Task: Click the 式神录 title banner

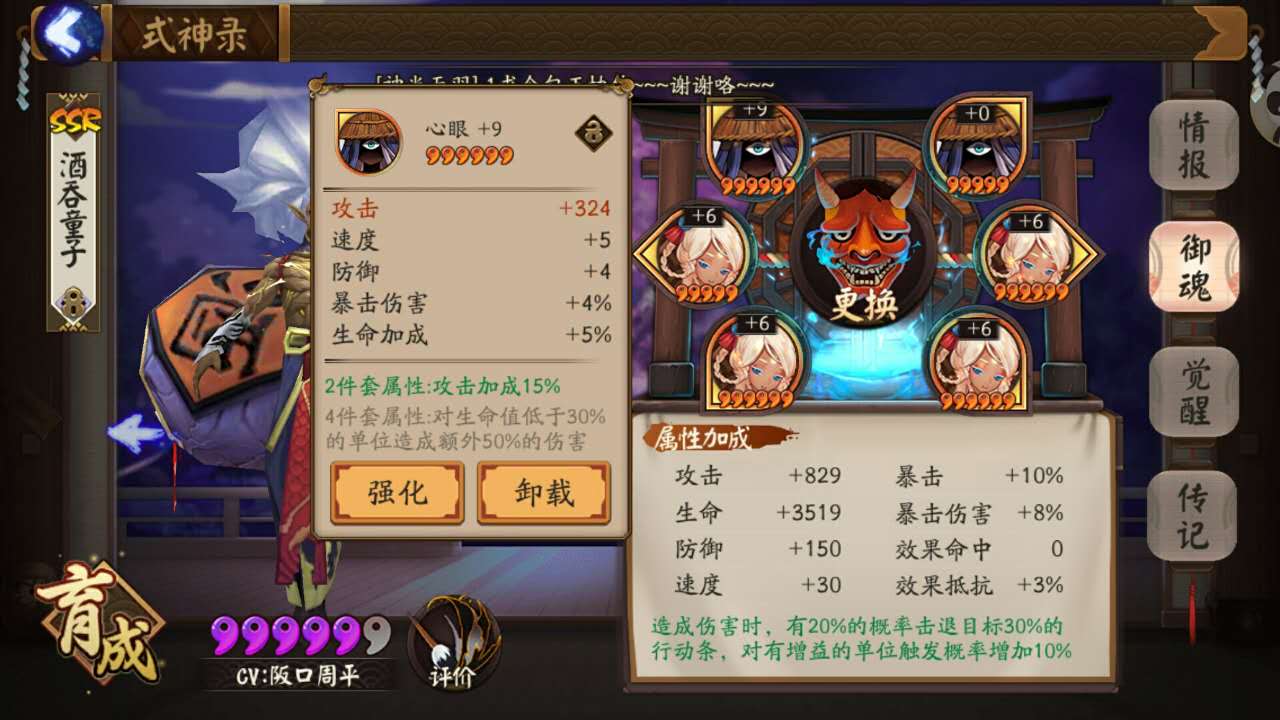Action: 197,32
